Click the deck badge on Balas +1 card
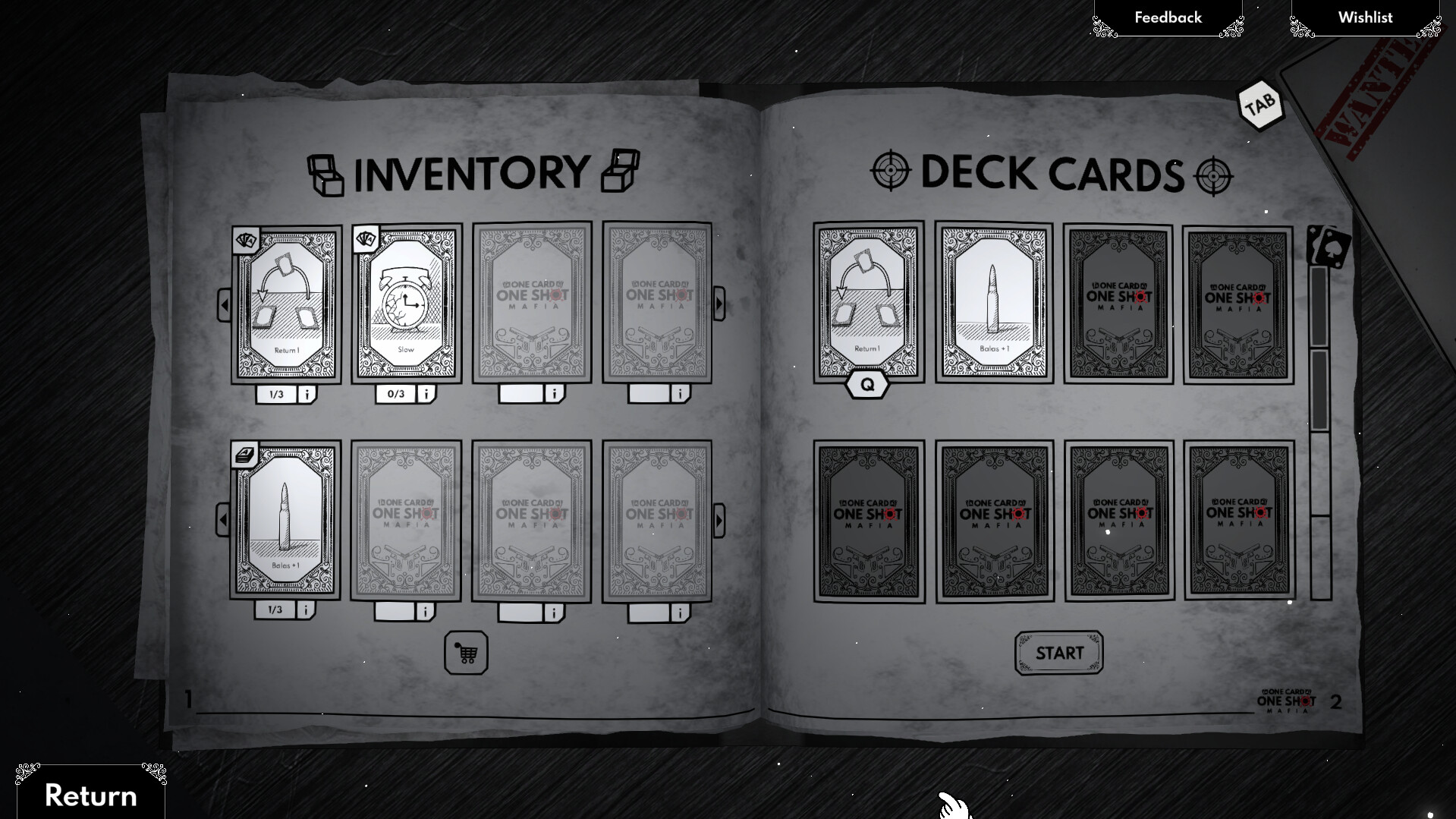This screenshot has width=1456, height=819. pos(245,453)
